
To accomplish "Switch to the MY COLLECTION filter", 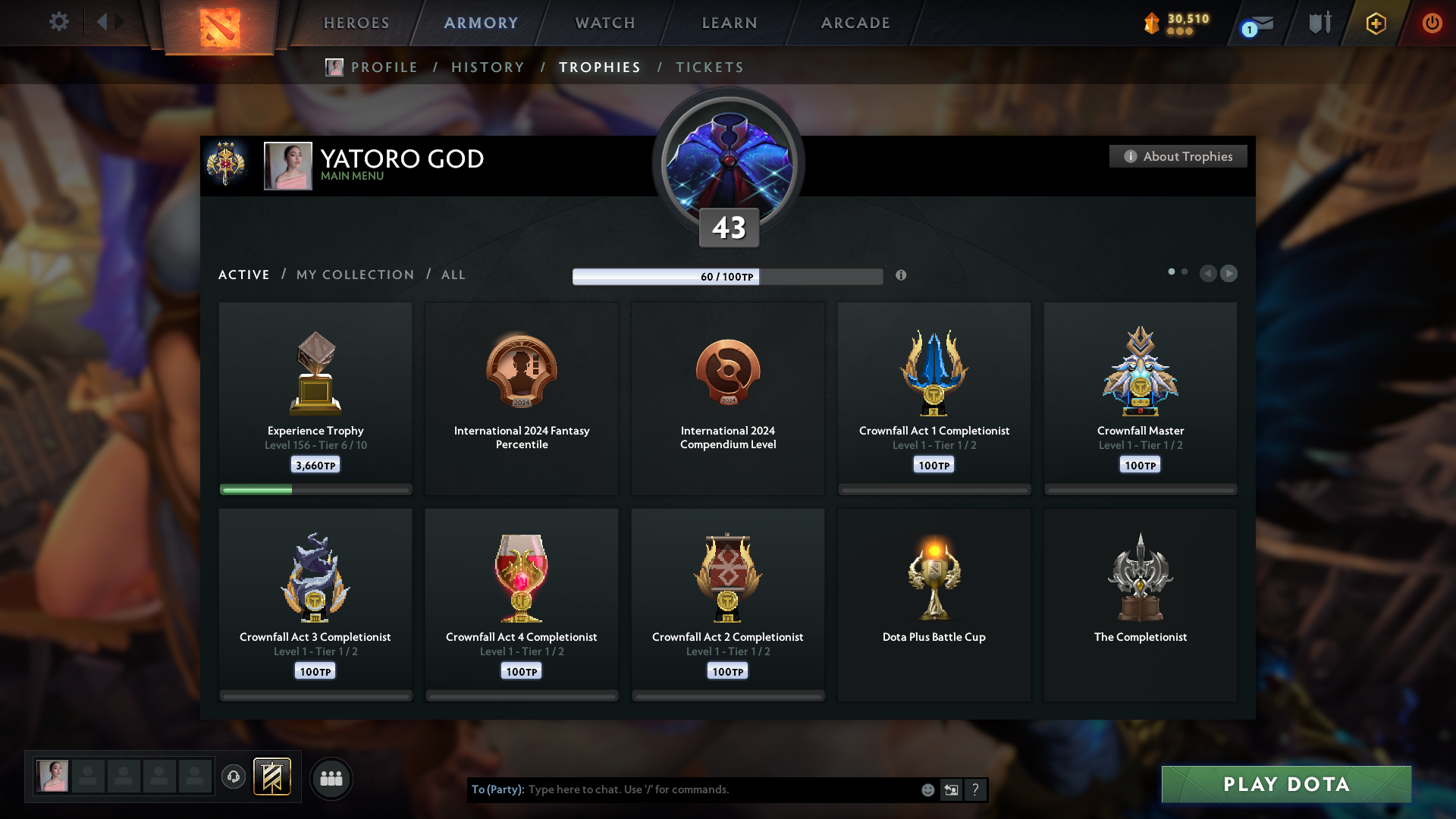I will (354, 275).
